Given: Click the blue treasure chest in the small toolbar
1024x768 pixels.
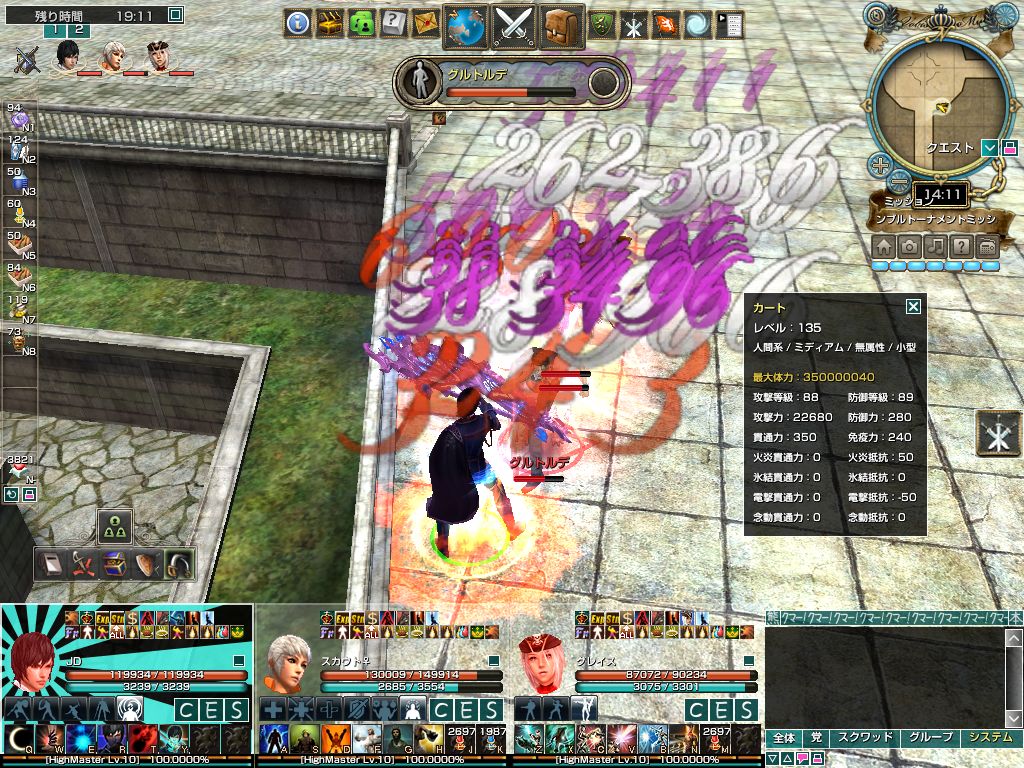Looking at the screenshot, I should (x=116, y=566).
